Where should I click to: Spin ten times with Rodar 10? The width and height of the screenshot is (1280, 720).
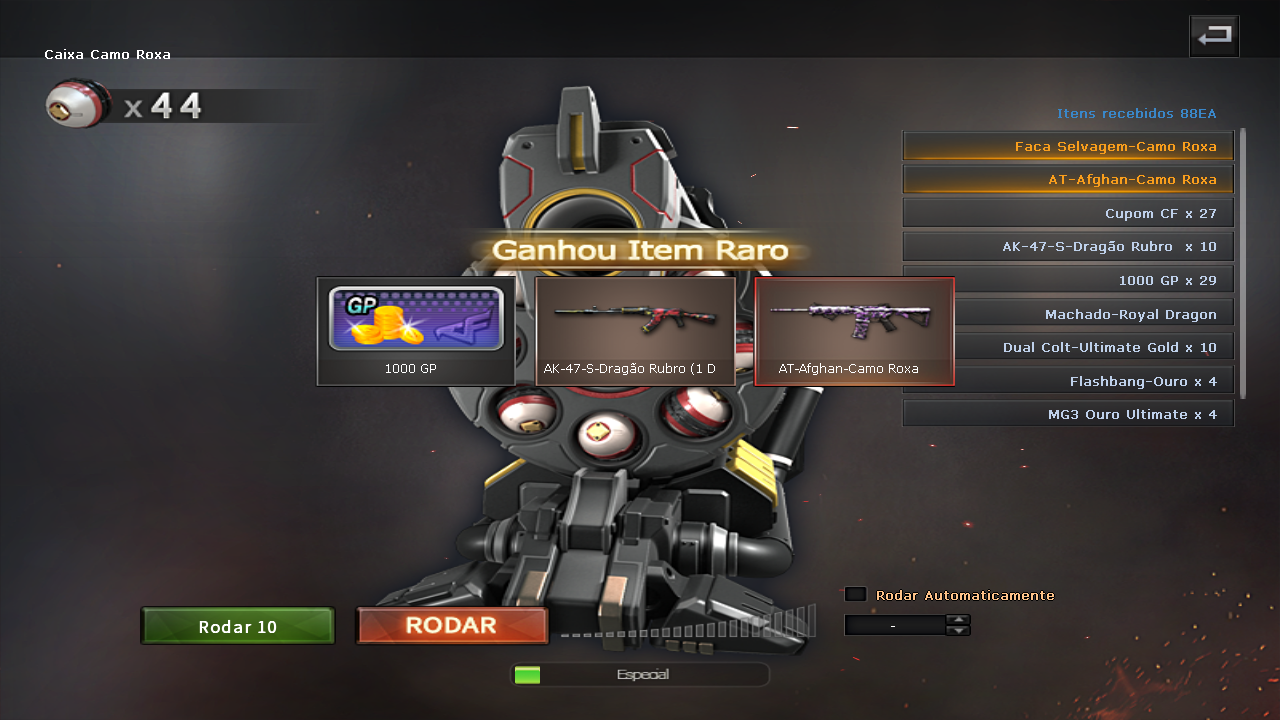click(x=238, y=627)
